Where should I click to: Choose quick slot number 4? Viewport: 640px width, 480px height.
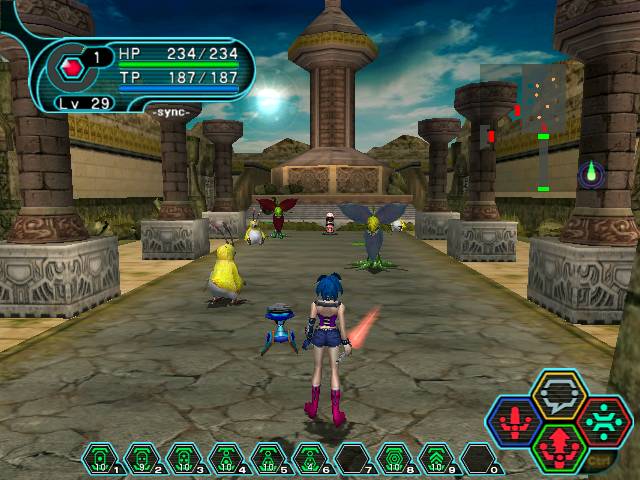point(226,458)
